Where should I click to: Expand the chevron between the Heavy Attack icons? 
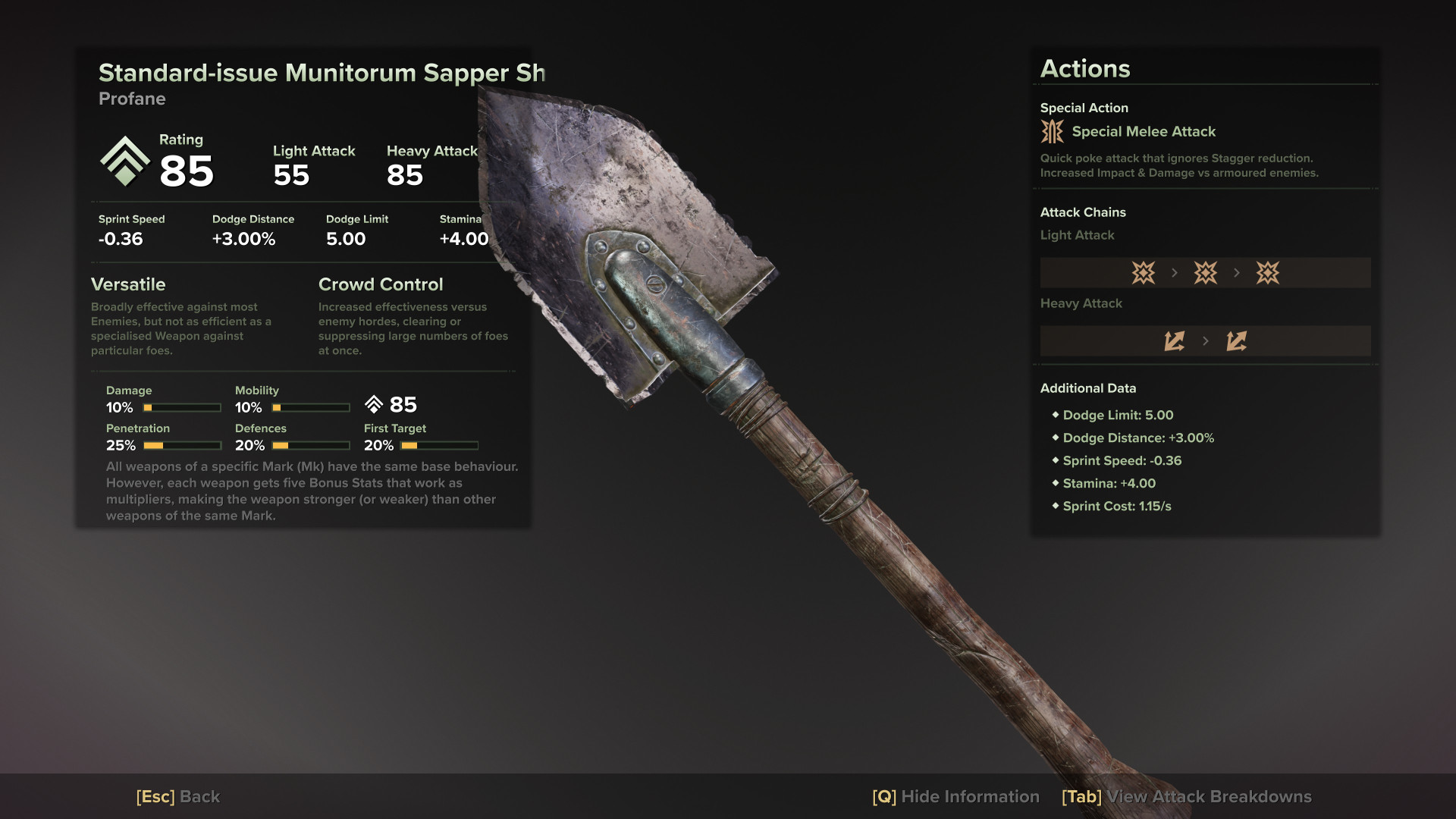[x=1206, y=340]
